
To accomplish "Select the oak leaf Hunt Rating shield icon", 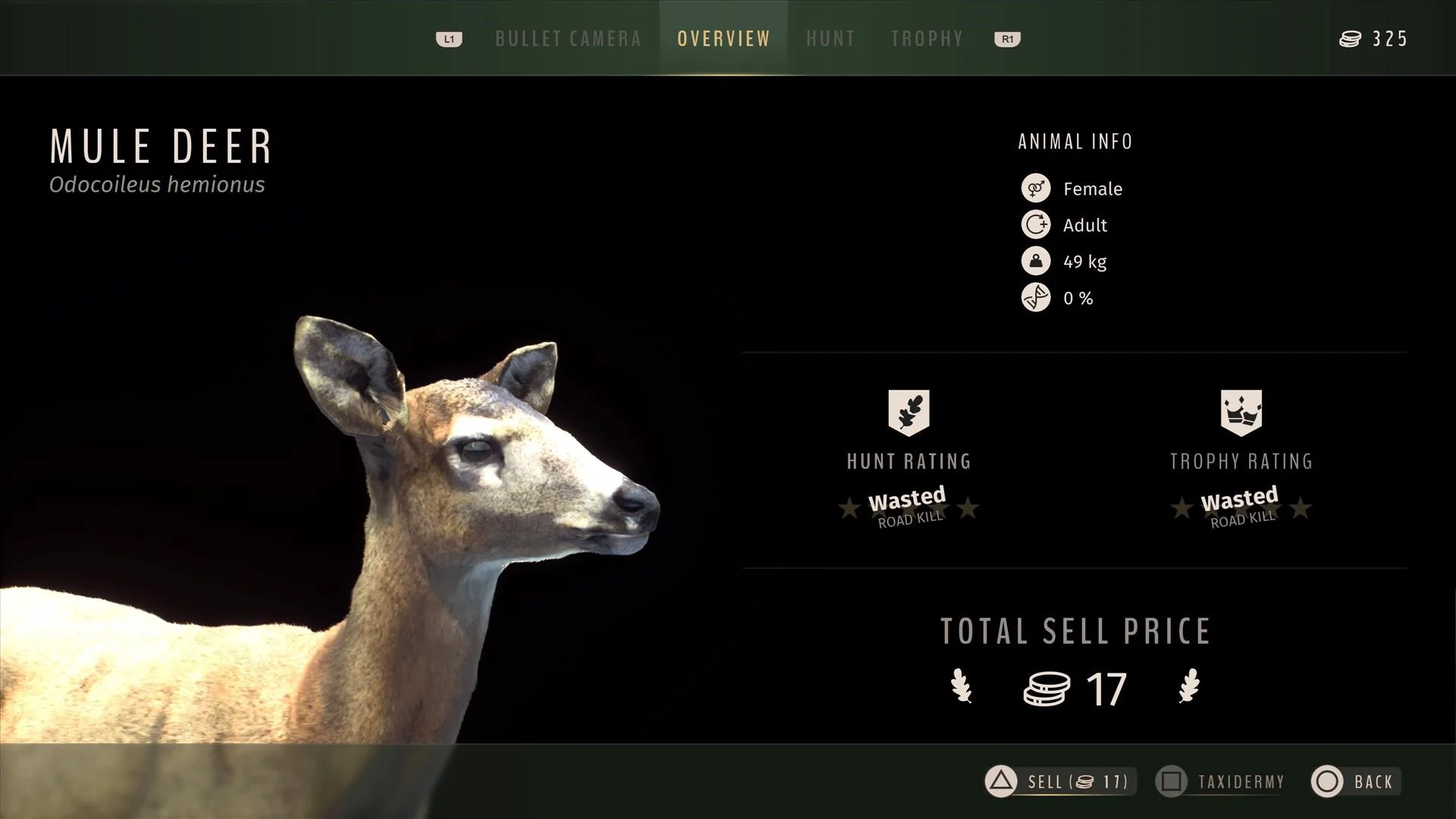I will [908, 412].
